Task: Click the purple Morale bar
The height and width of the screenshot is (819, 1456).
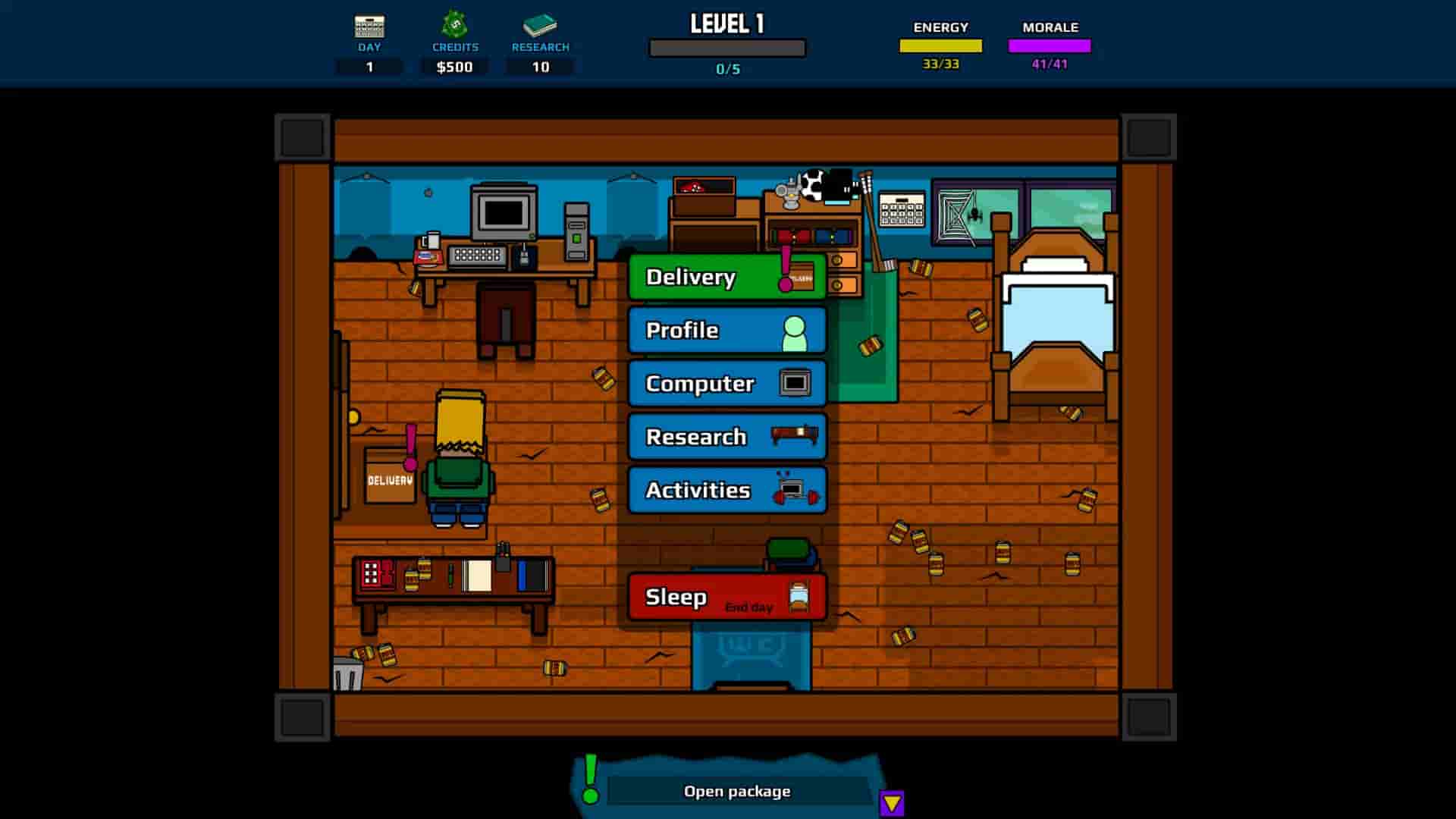Action: pyautogui.click(x=1049, y=45)
